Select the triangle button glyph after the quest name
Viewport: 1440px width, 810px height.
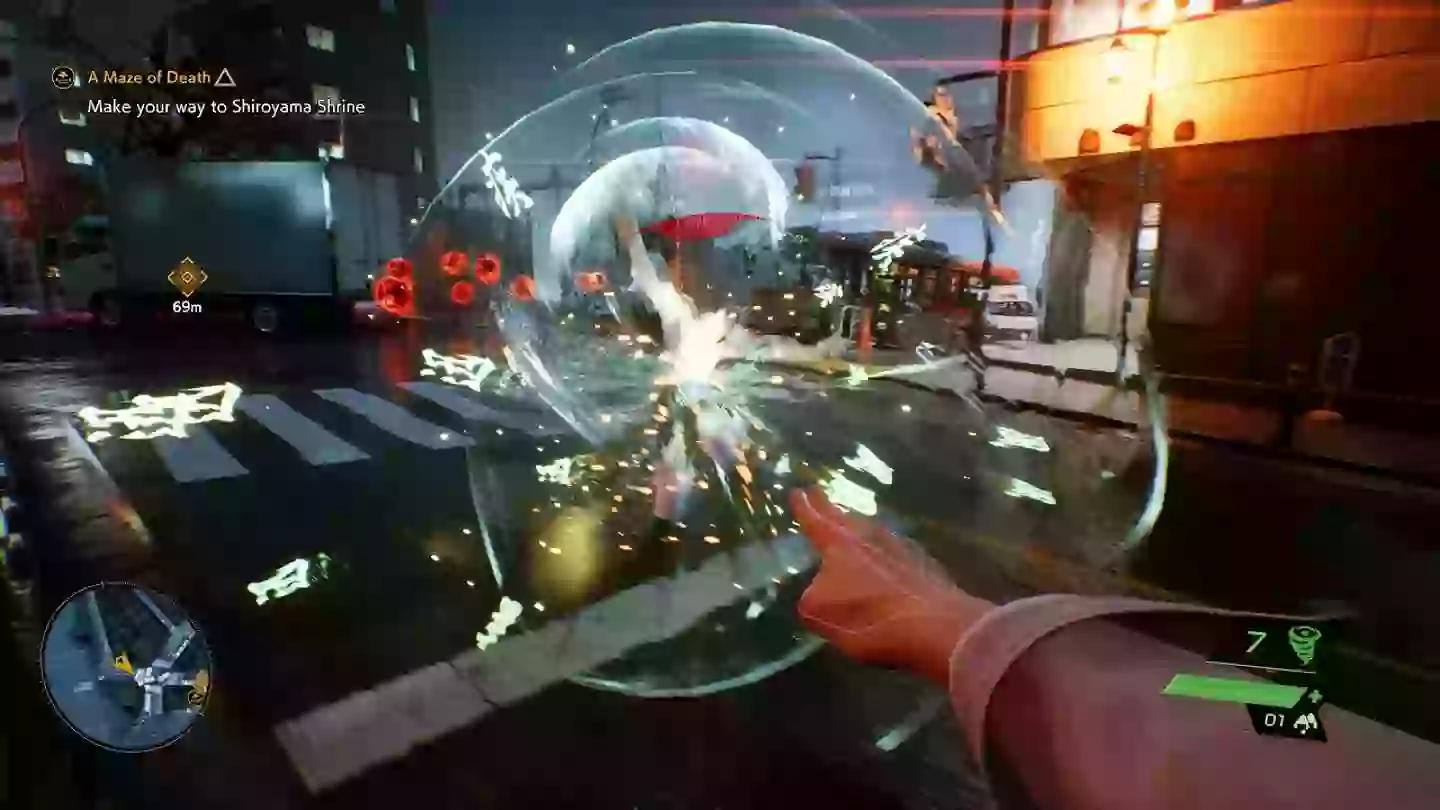[x=225, y=79]
